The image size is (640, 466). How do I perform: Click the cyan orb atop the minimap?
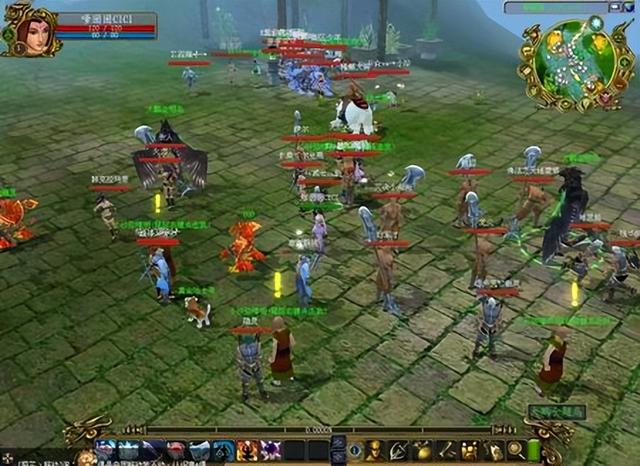[x=596, y=21]
